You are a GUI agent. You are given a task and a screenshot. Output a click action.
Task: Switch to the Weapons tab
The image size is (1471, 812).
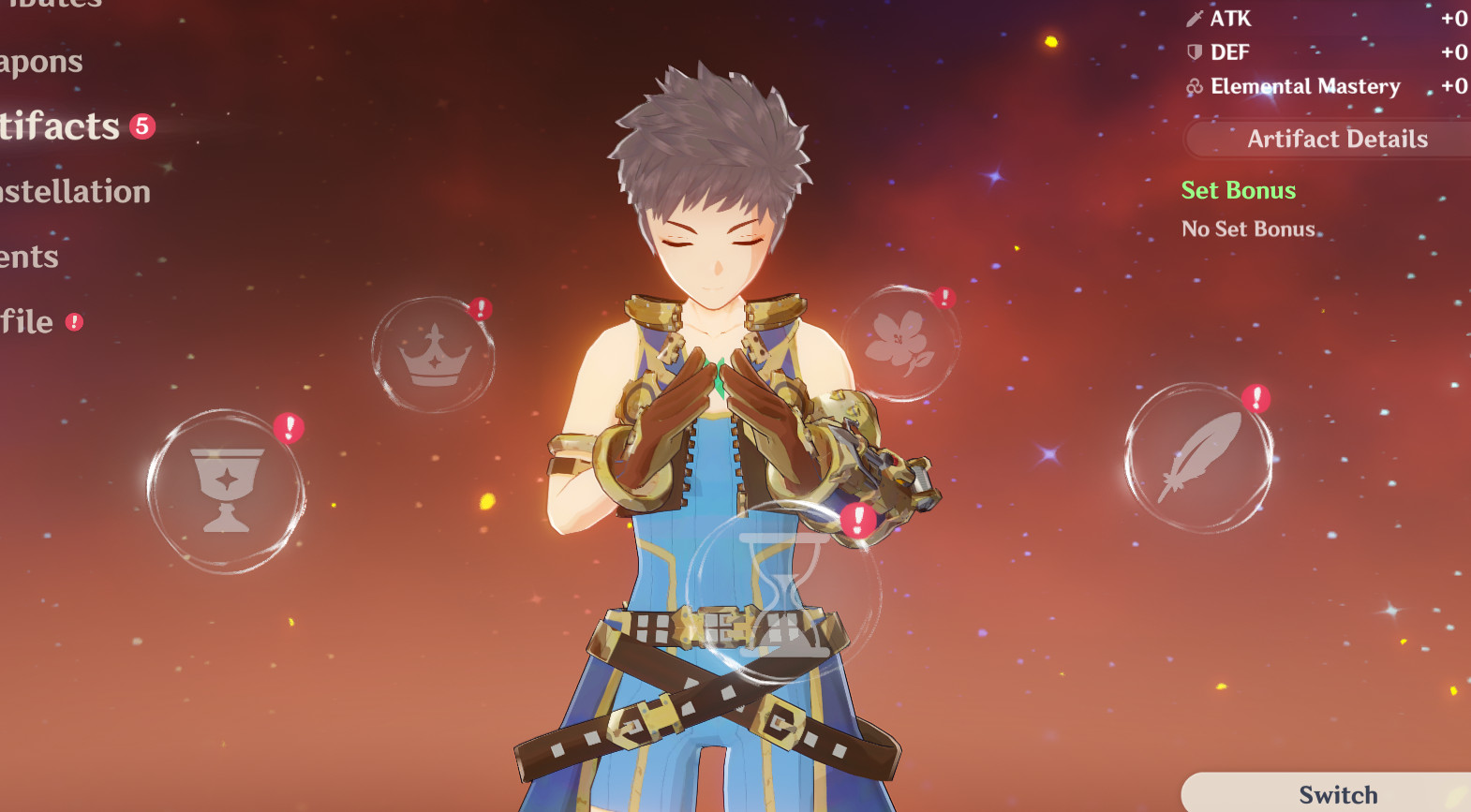click(x=42, y=62)
